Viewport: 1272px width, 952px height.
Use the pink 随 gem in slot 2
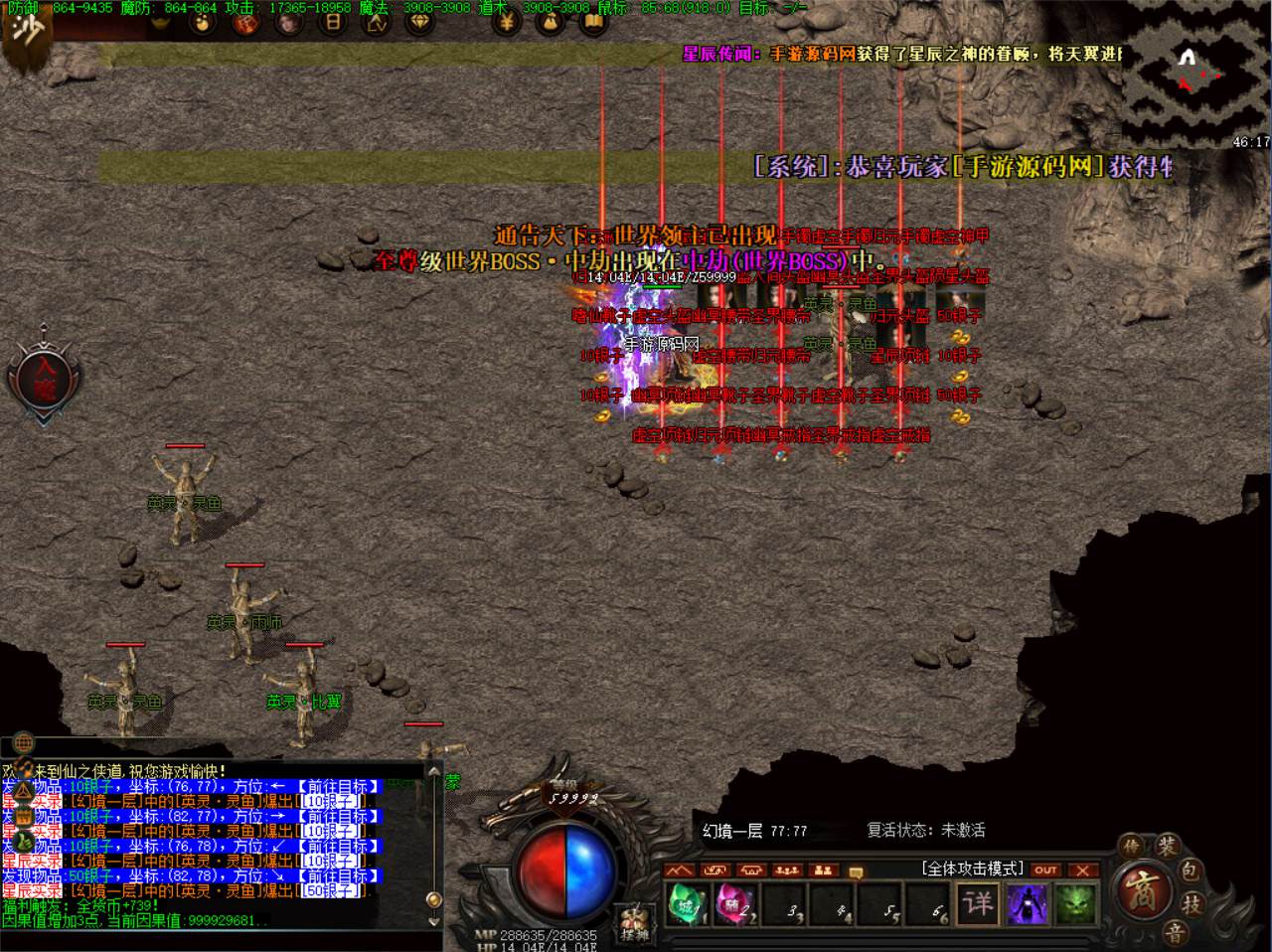[x=733, y=905]
